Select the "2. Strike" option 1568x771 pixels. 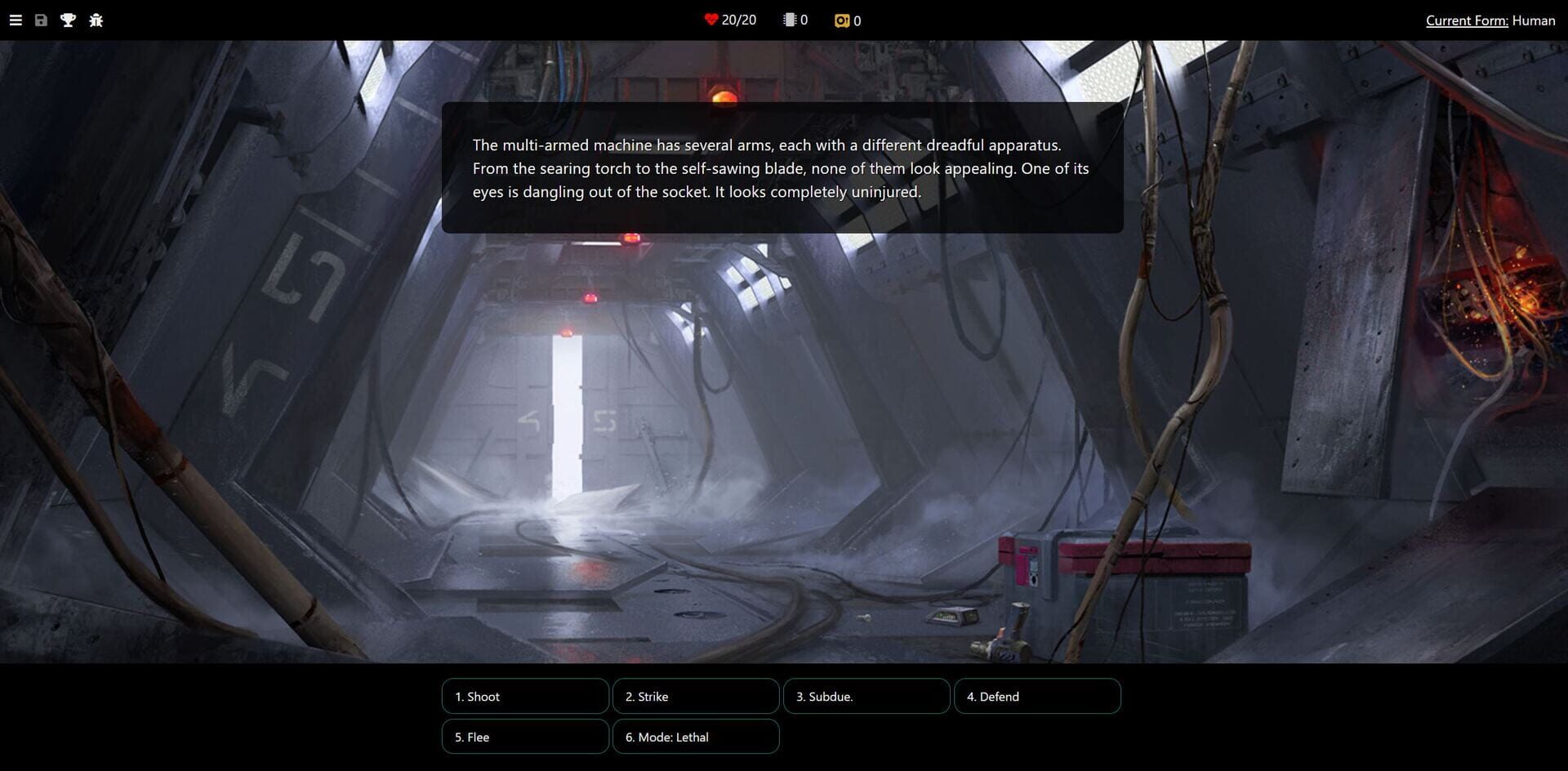(696, 696)
